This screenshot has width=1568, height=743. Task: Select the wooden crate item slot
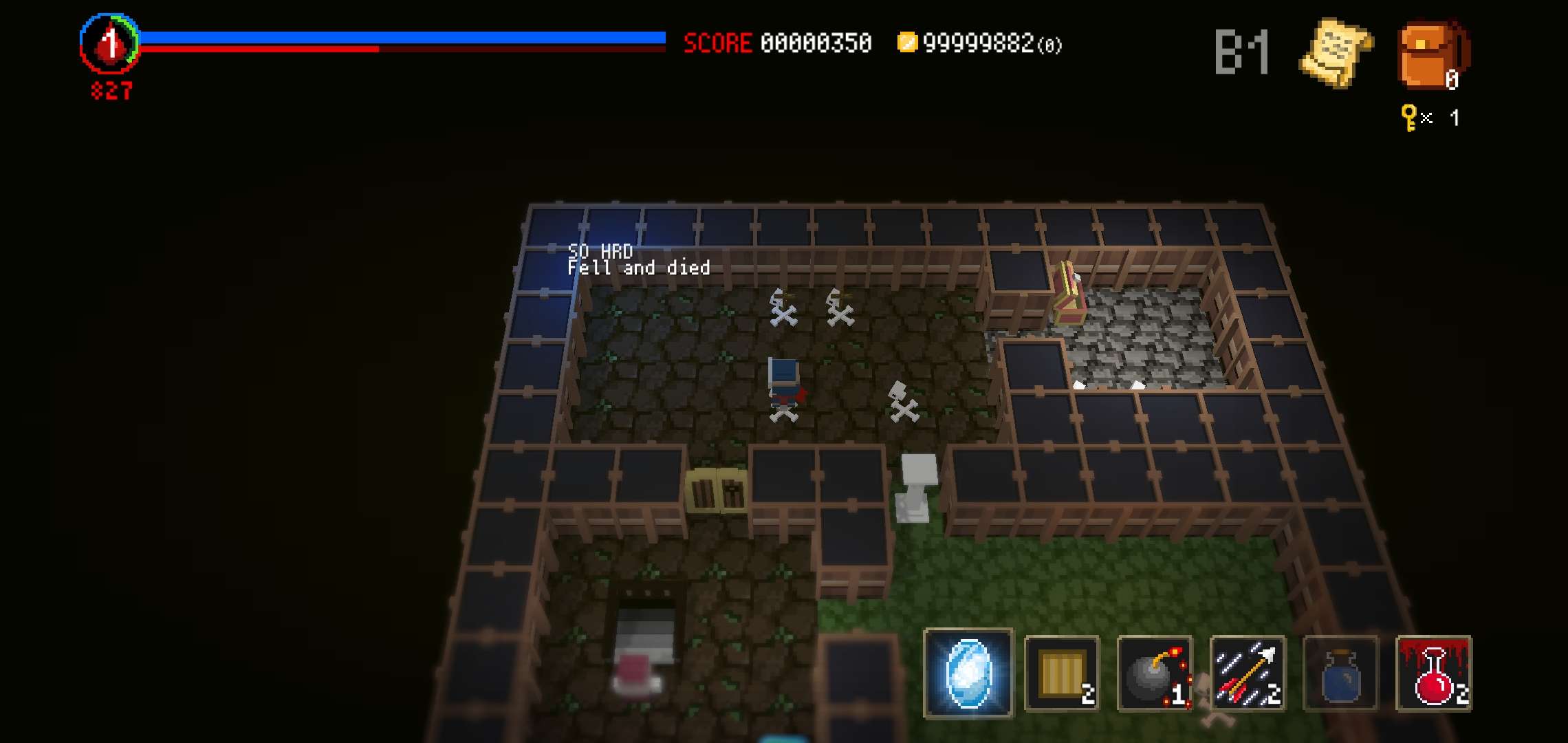click(x=1060, y=674)
